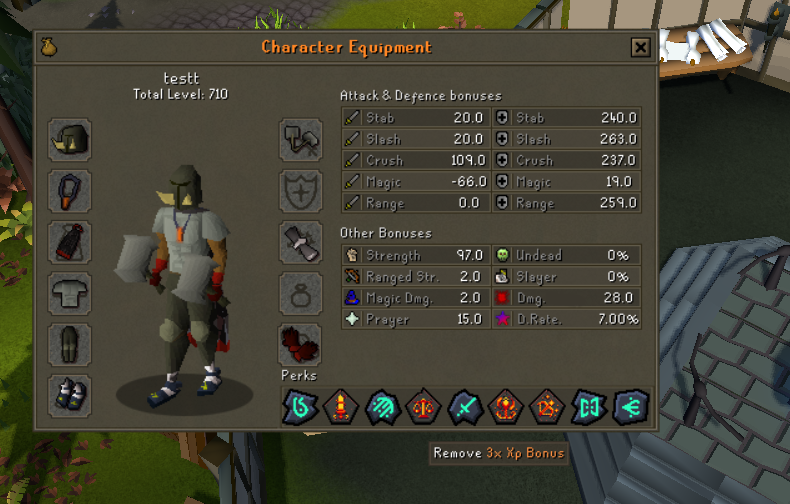Click the red balance scales perk

point(422,407)
